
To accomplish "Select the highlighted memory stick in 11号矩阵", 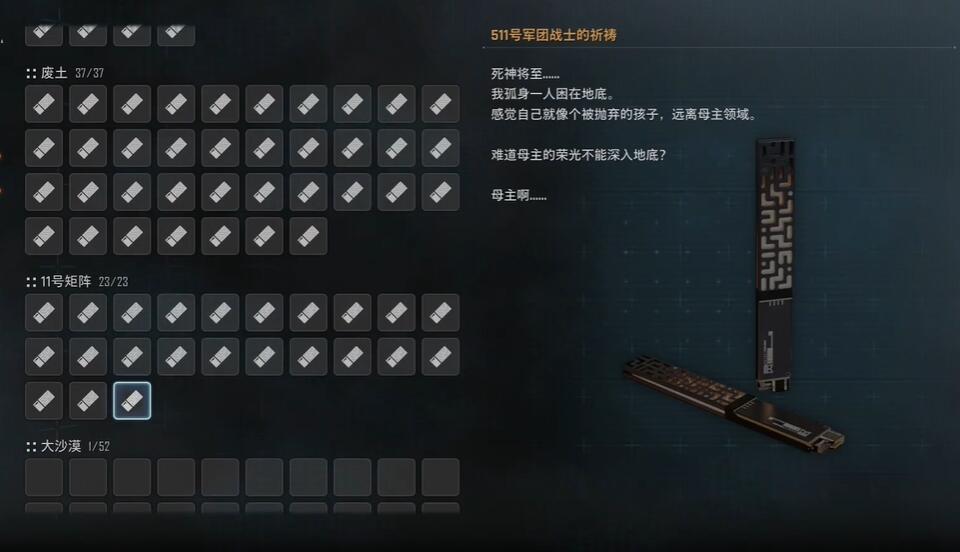I will (132, 401).
